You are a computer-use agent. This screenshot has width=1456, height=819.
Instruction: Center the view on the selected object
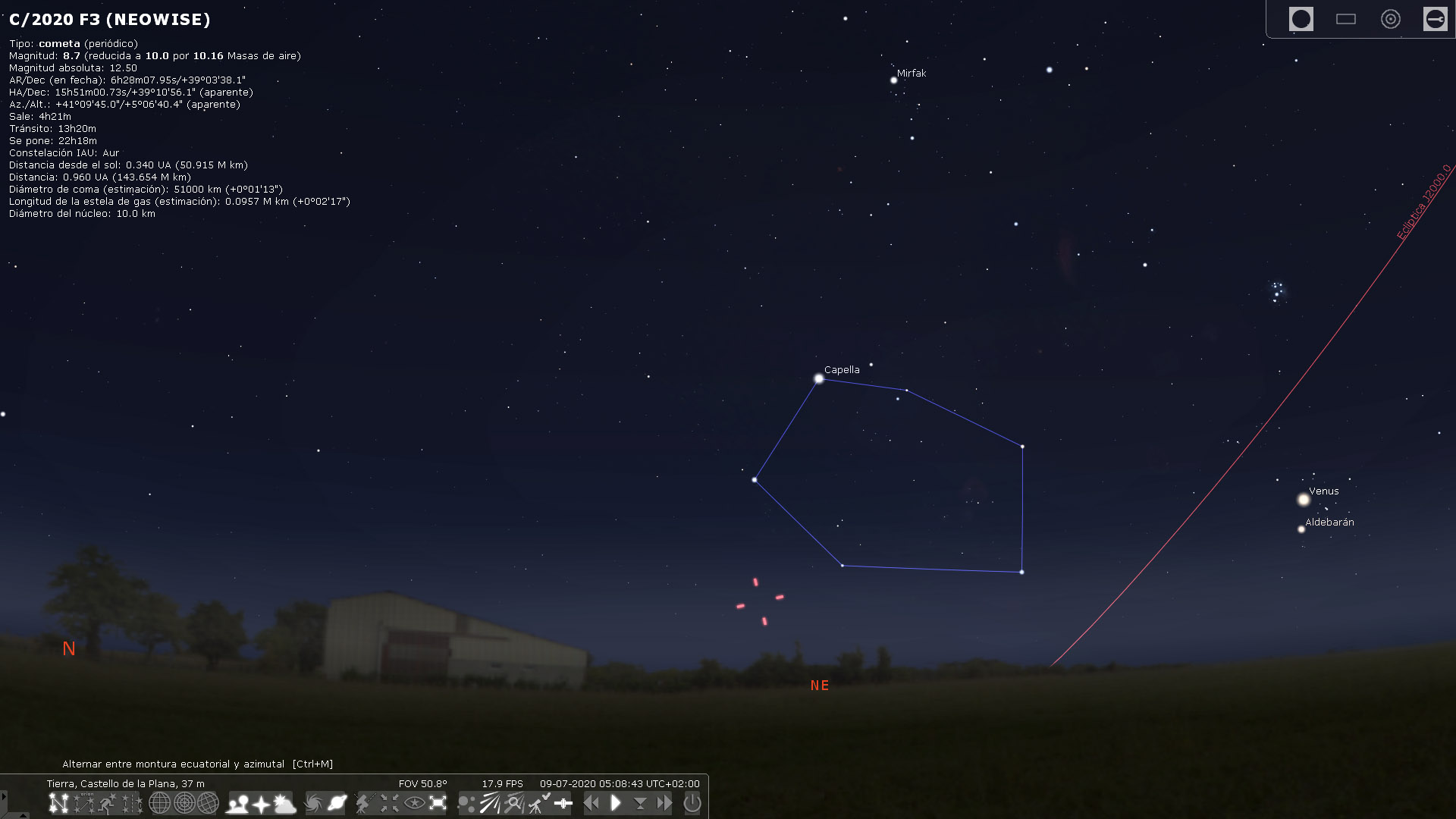coord(390,803)
